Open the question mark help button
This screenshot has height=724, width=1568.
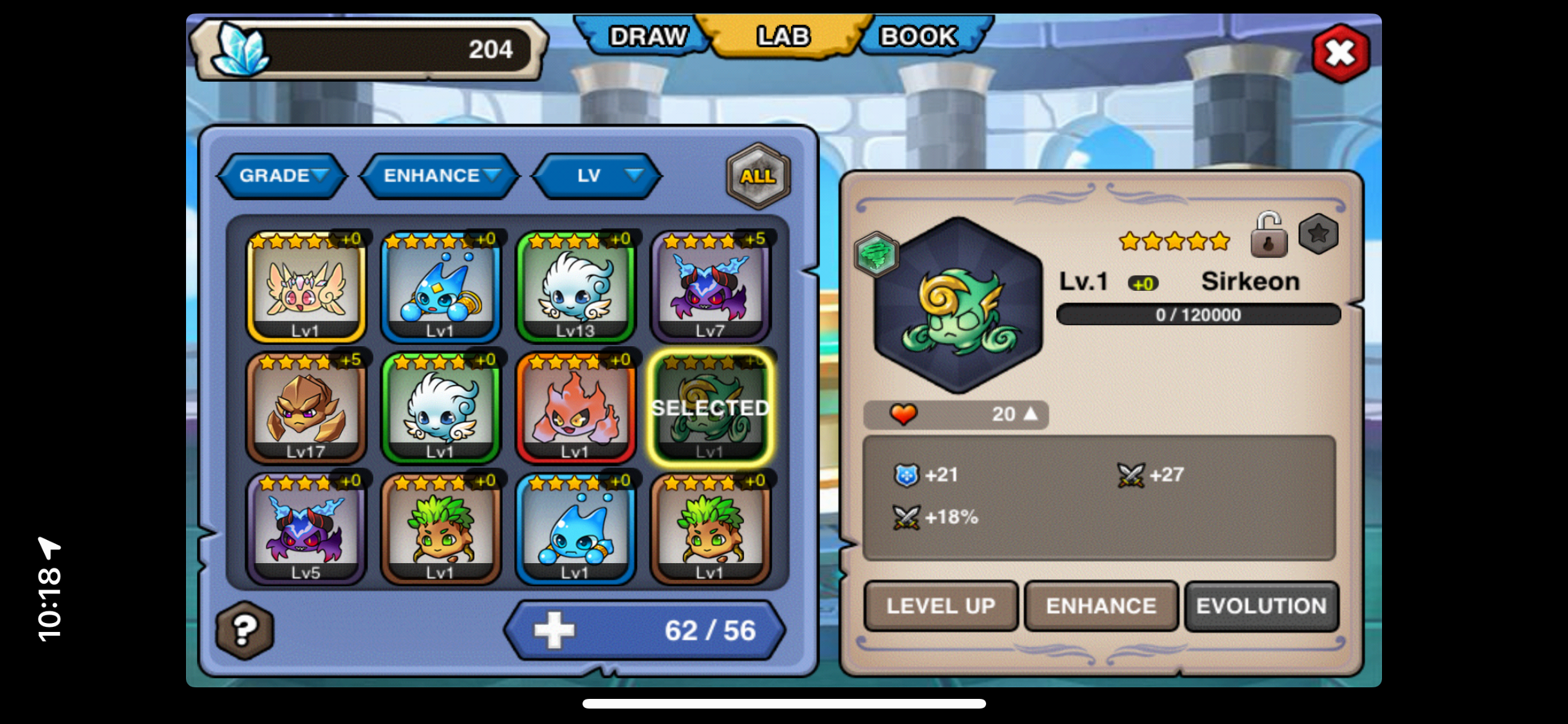[x=245, y=630]
